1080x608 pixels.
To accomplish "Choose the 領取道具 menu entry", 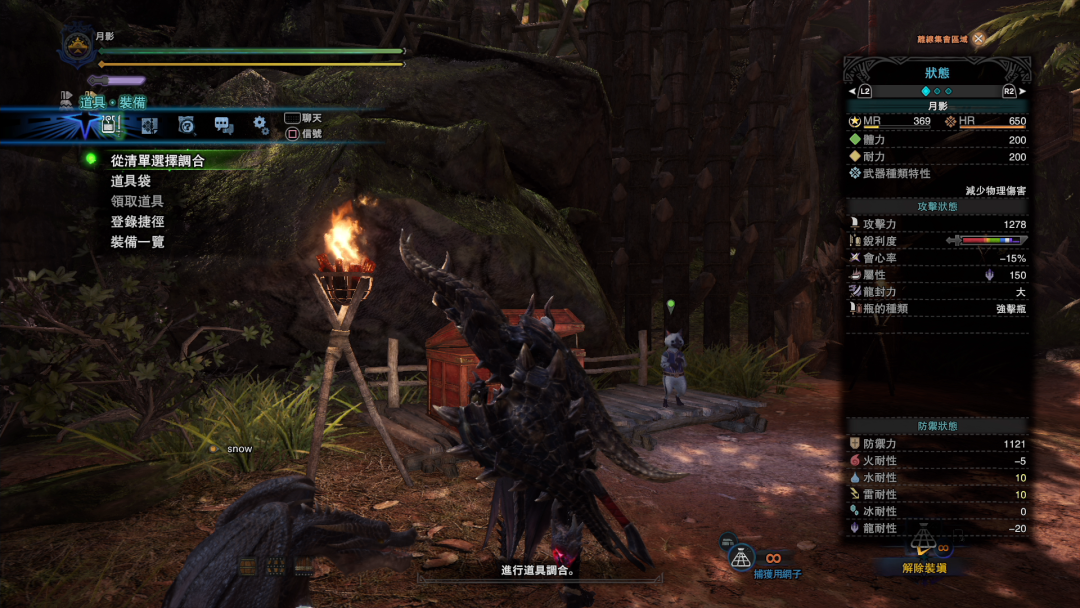I will [x=137, y=201].
